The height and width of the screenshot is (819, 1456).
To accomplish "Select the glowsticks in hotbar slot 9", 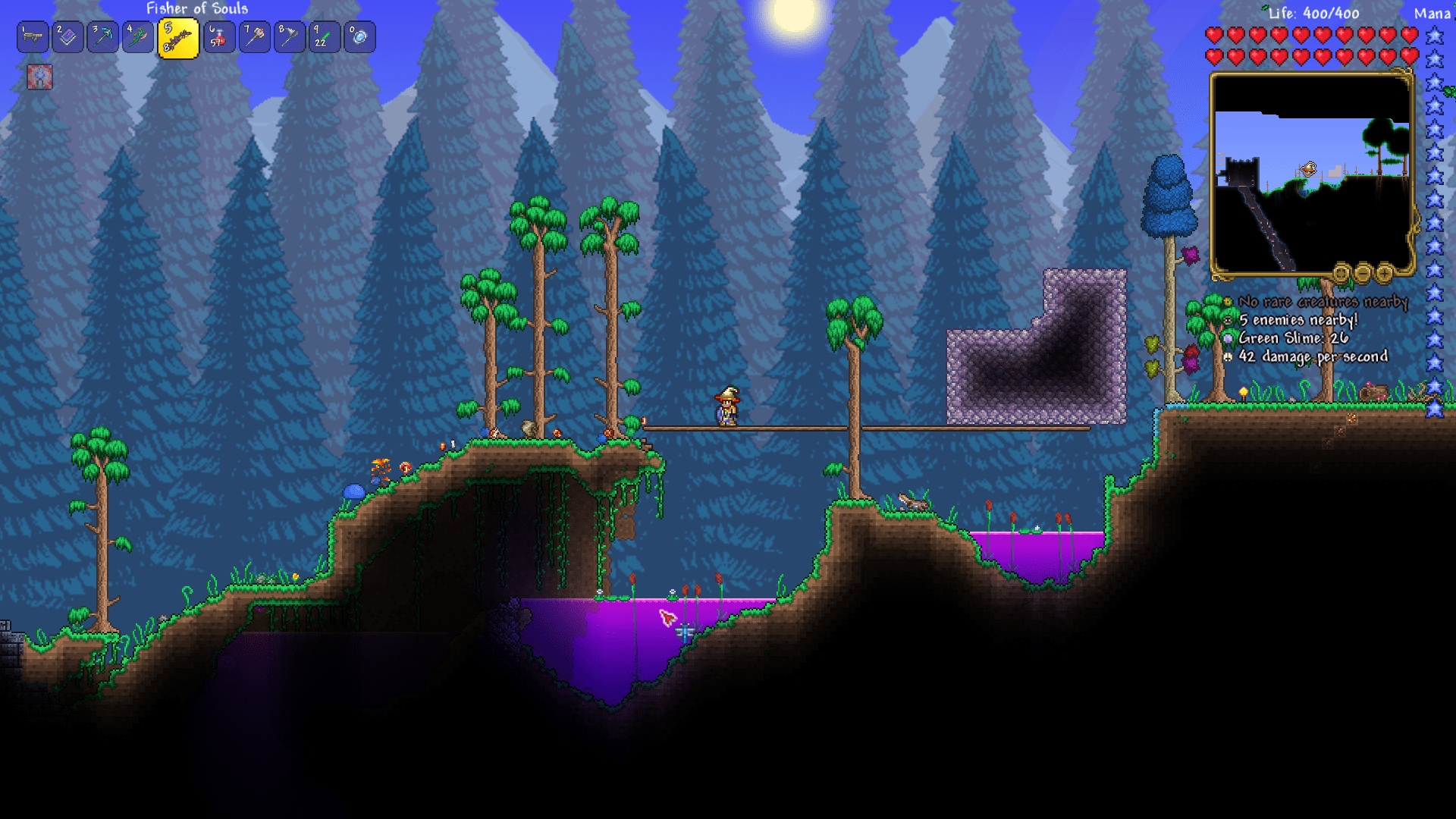I will click(x=324, y=36).
